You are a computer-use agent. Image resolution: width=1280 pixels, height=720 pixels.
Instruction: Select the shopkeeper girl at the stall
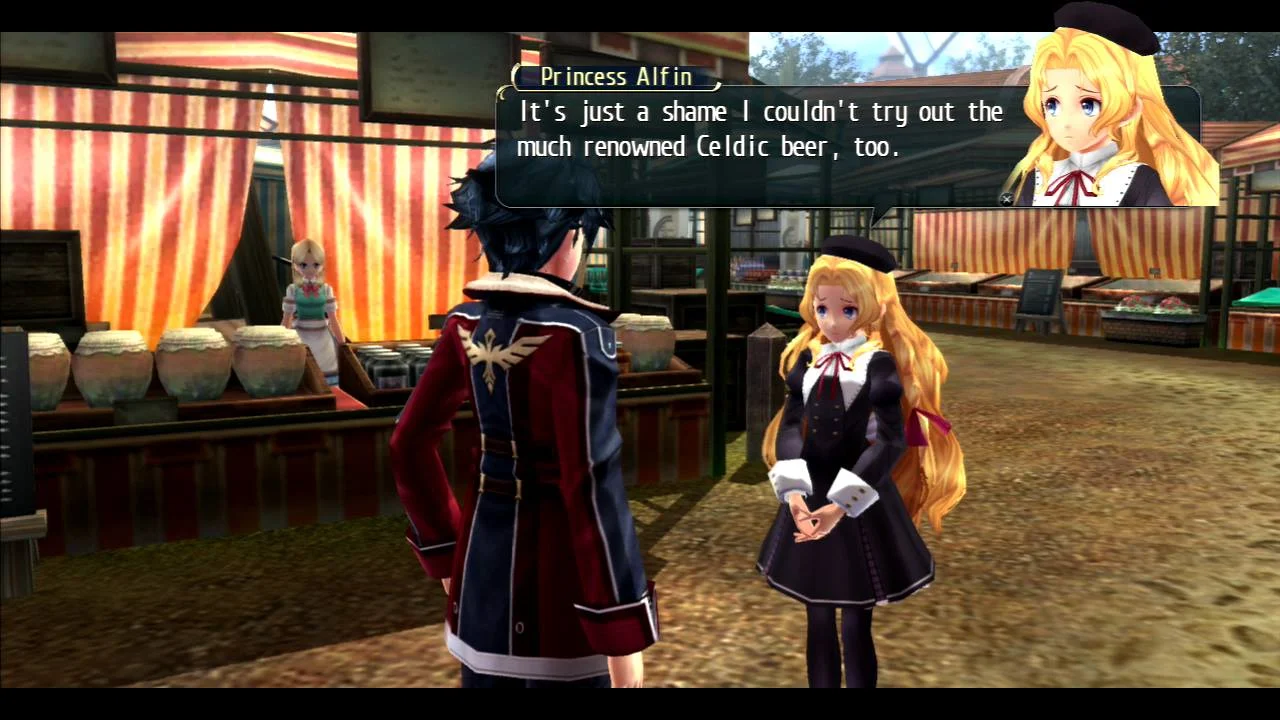(313, 290)
